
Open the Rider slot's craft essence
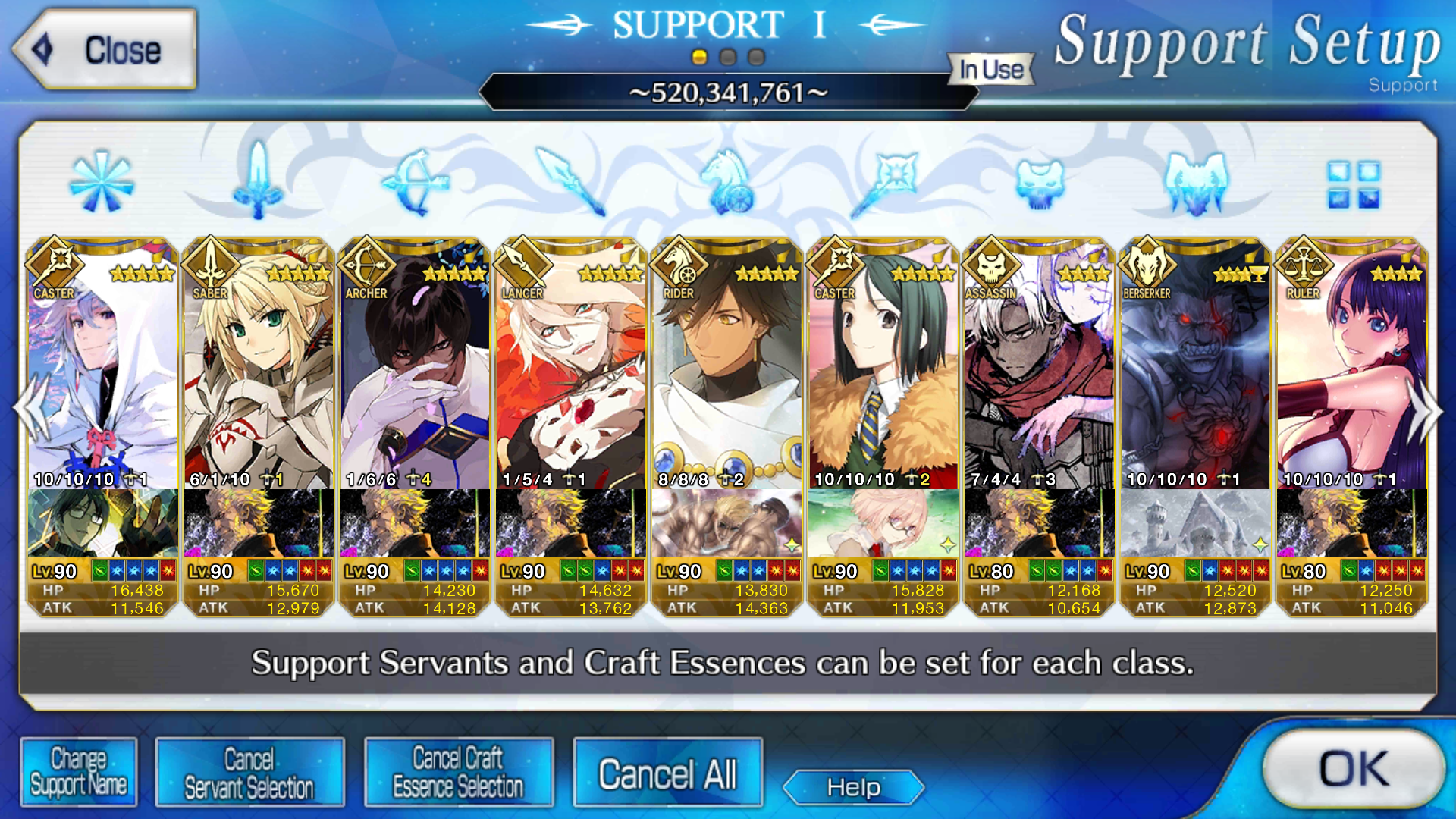click(x=727, y=523)
